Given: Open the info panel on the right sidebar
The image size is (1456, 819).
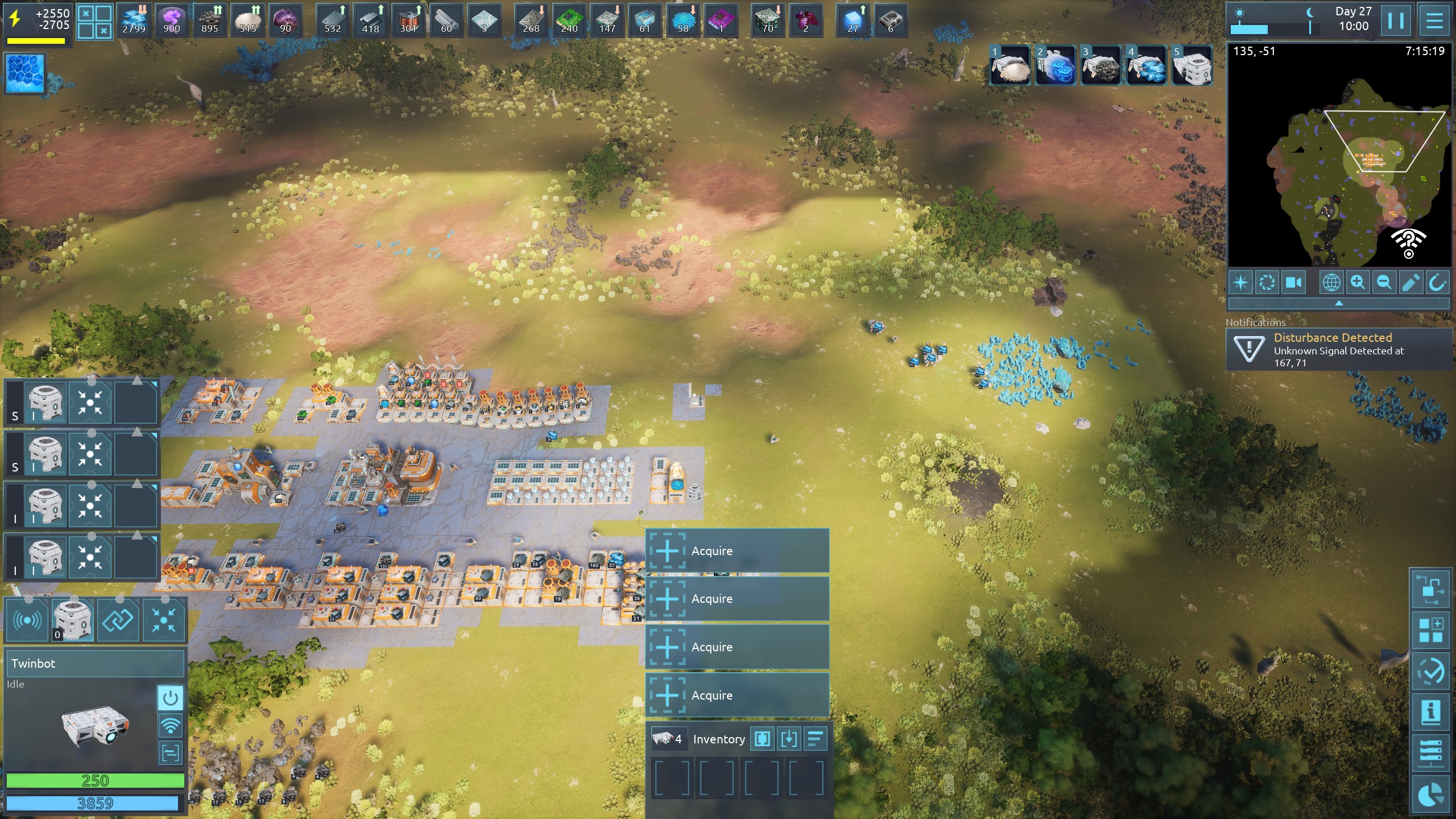Looking at the screenshot, I should coord(1430,712).
